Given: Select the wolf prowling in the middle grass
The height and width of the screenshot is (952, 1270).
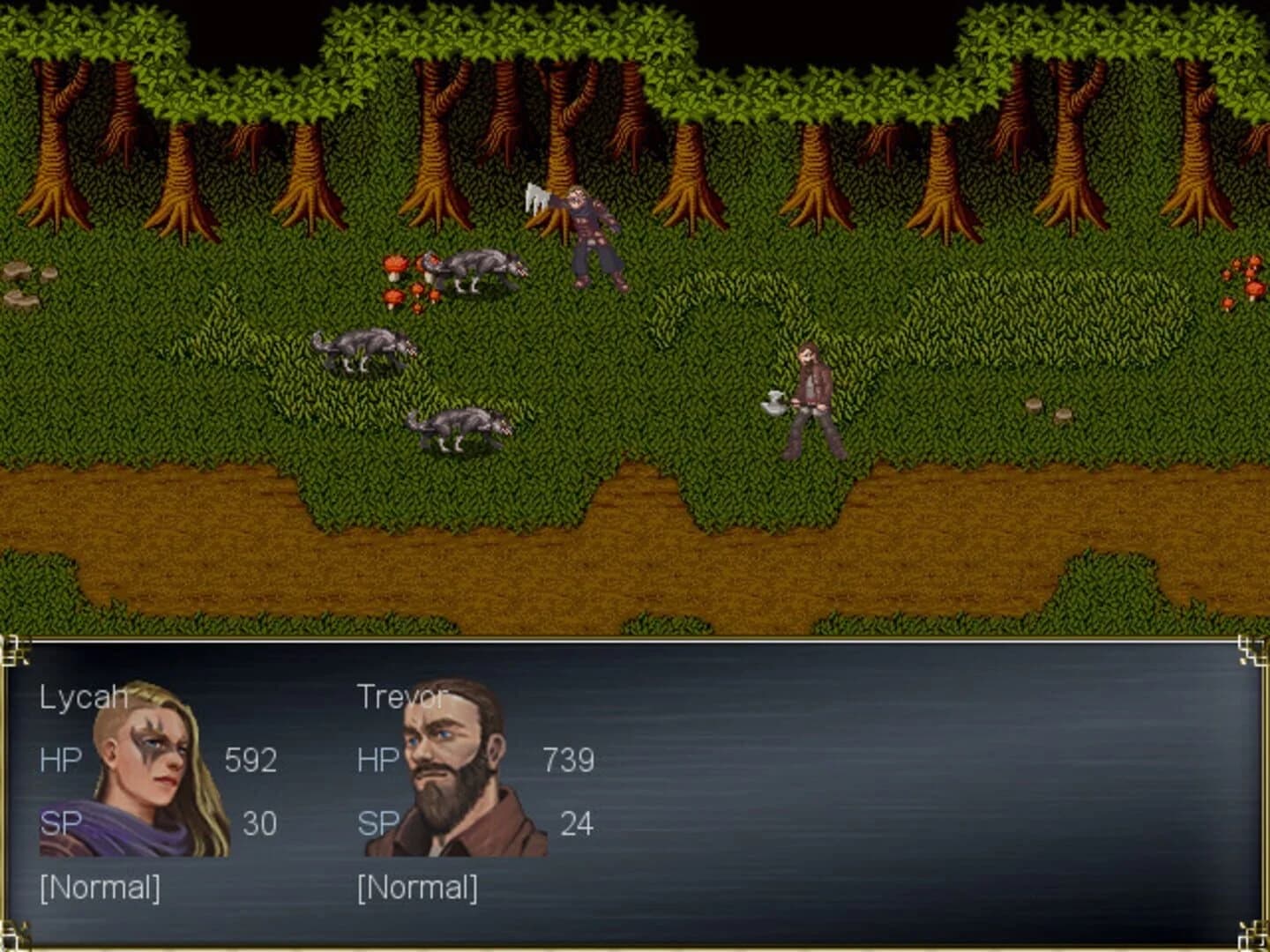Looking at the screenshot, I should coord(362,348).
